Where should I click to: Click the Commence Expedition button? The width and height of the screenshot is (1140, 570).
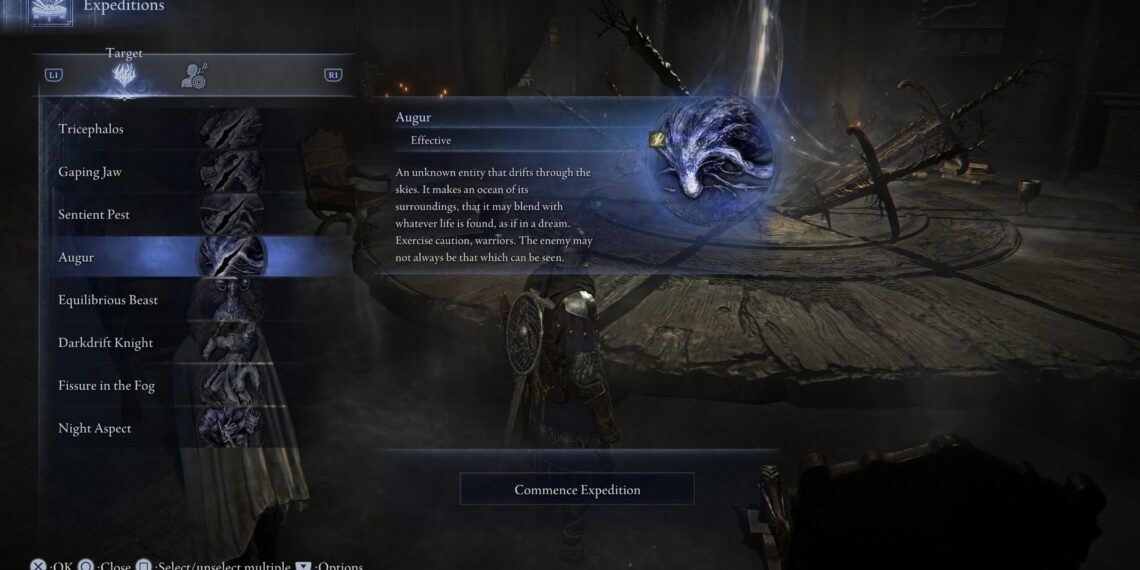(577, 490)
